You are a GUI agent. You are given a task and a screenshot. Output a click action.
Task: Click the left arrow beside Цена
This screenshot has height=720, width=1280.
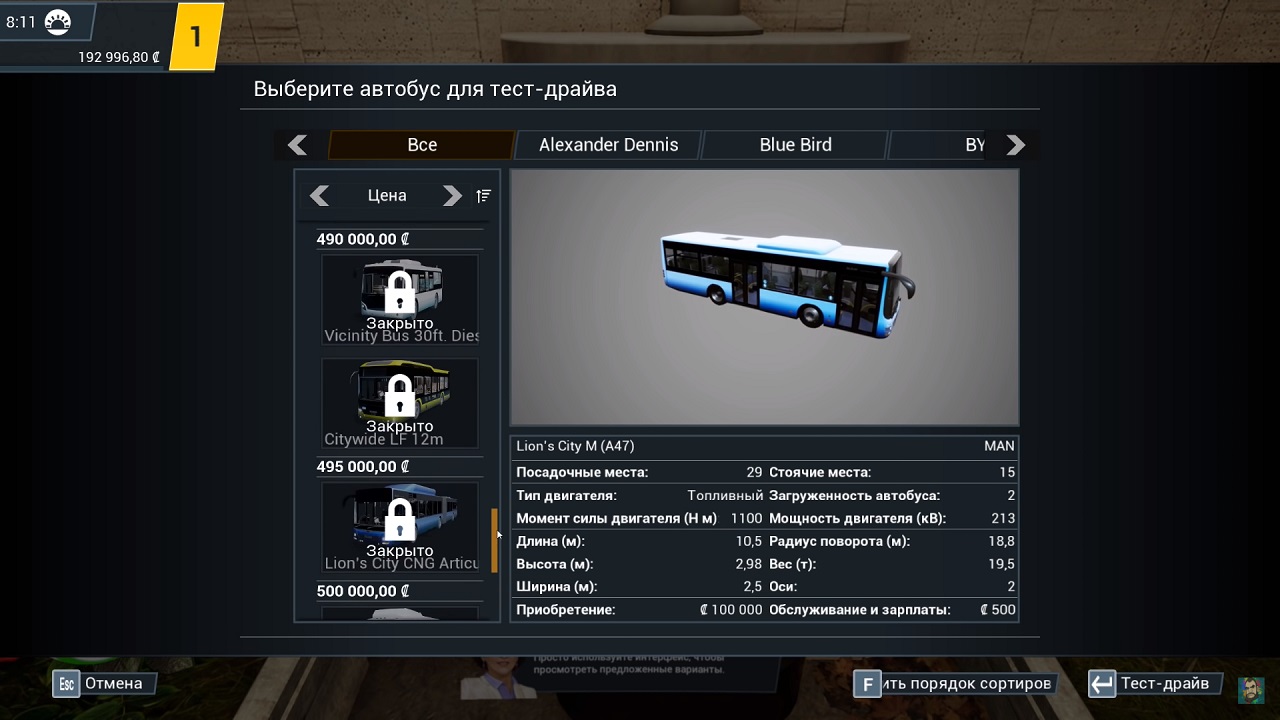(320, 195)
